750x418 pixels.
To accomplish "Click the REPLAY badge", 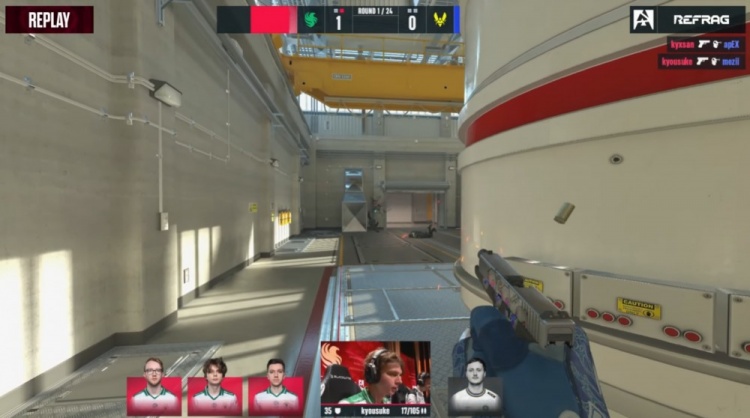I will coord(49,19).
